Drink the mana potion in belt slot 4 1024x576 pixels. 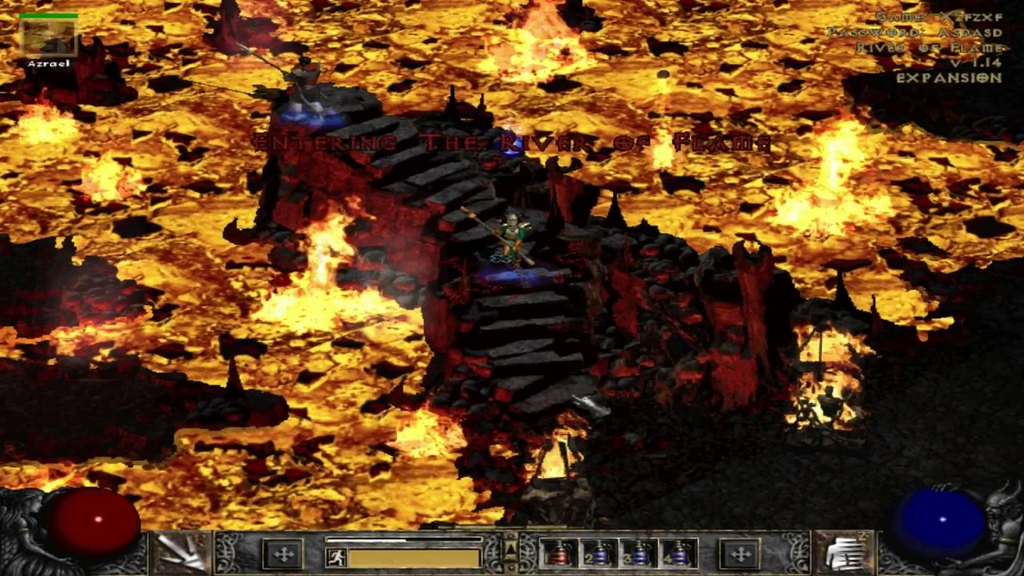coord(677,553)
